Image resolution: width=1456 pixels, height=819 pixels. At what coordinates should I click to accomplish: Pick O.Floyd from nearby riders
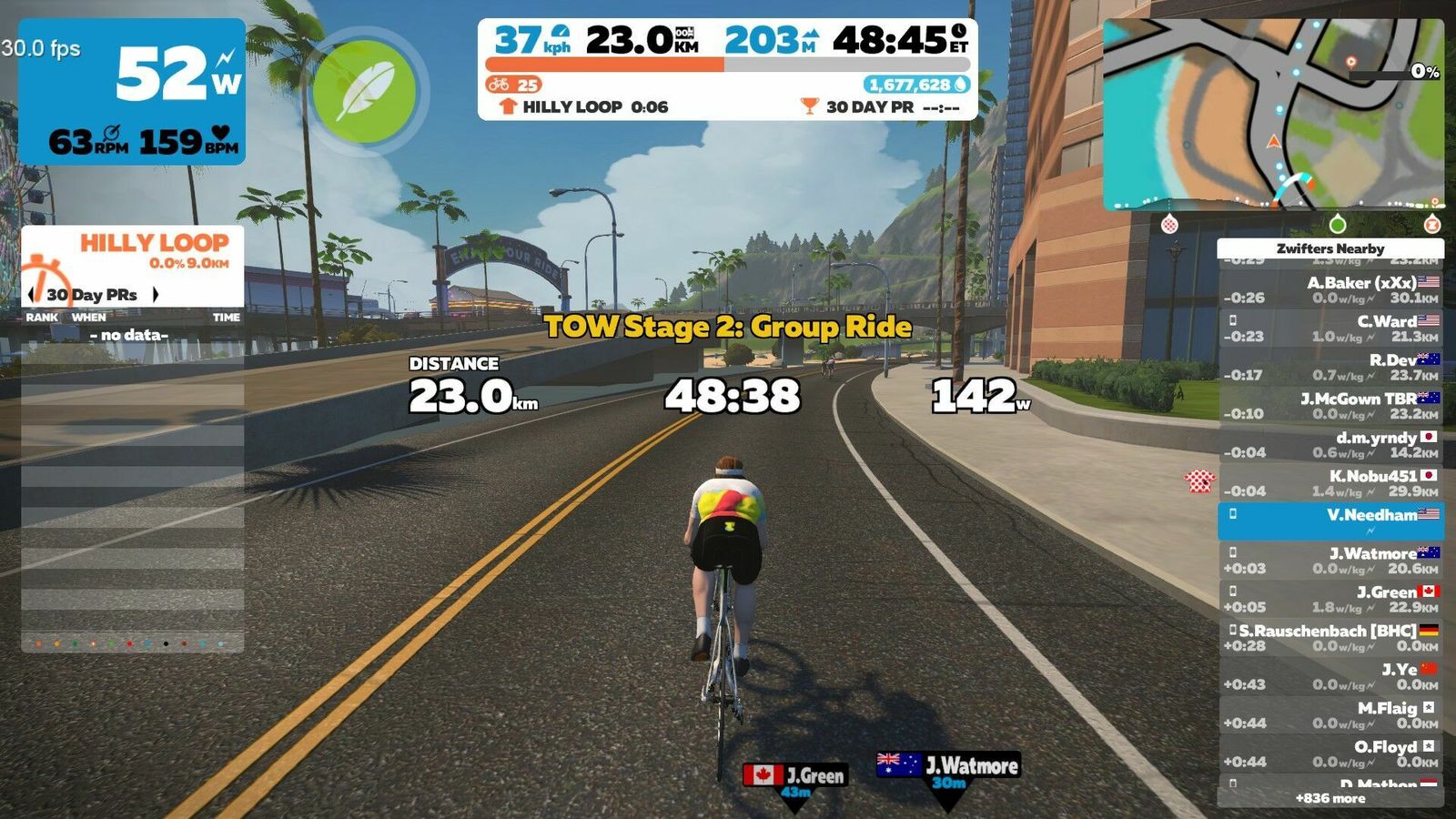(x=1330, y=753)
